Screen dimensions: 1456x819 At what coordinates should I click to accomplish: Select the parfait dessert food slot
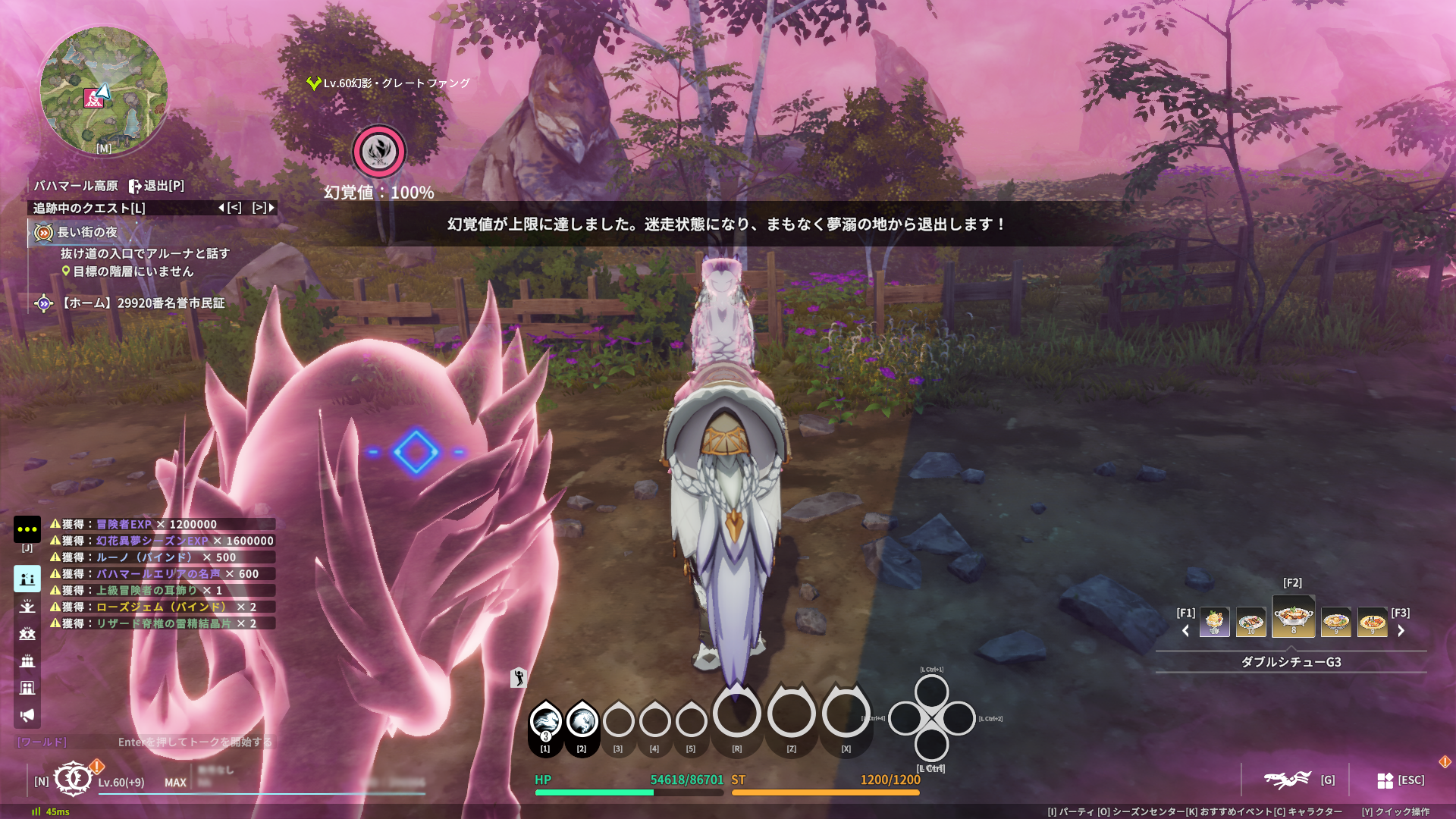coord(1214,623)
